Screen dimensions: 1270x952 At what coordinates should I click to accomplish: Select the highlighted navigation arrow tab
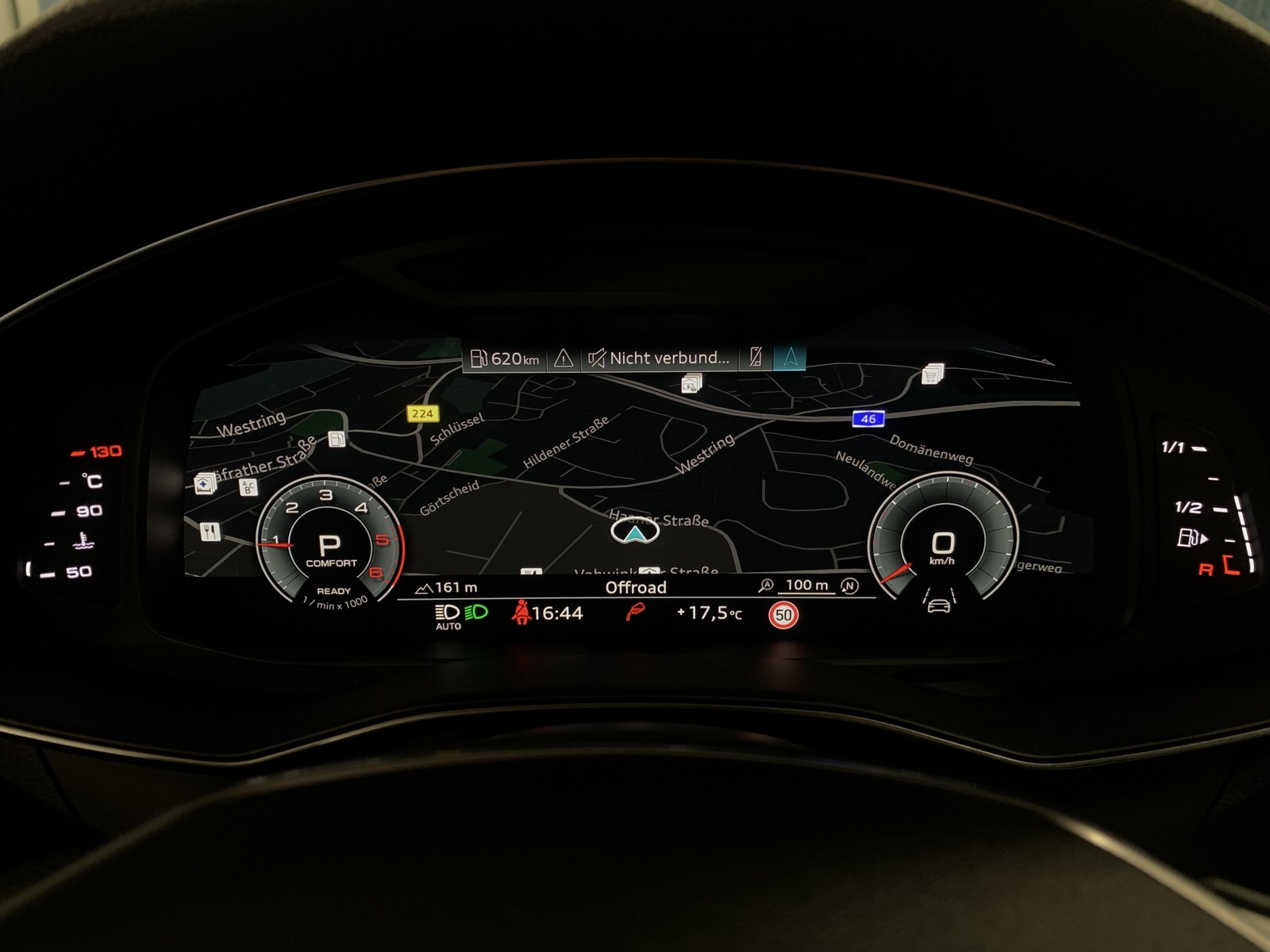click(x=791, y=359)
